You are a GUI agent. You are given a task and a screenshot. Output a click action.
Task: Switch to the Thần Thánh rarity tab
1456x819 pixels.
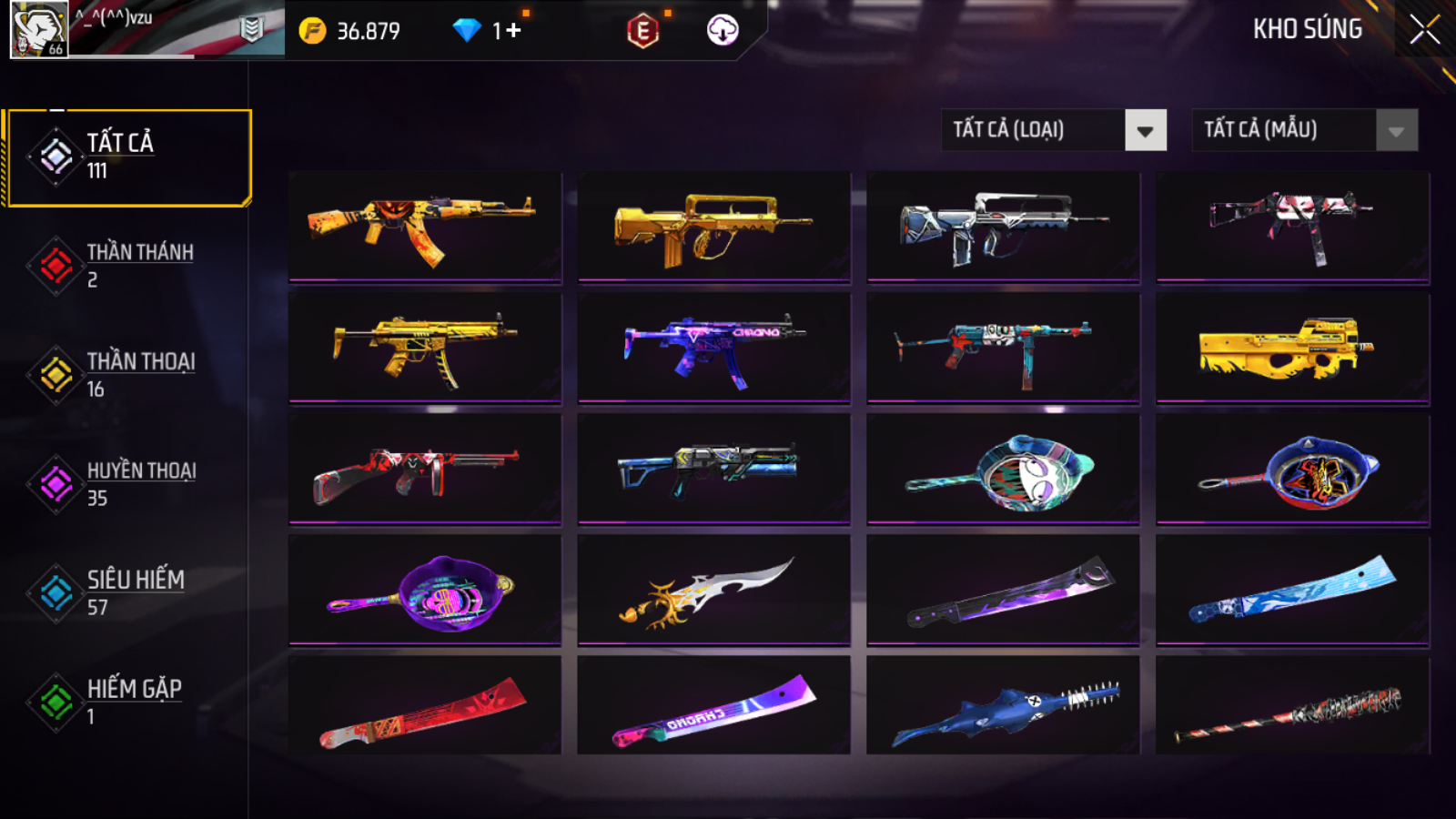[x=127, y=265]
